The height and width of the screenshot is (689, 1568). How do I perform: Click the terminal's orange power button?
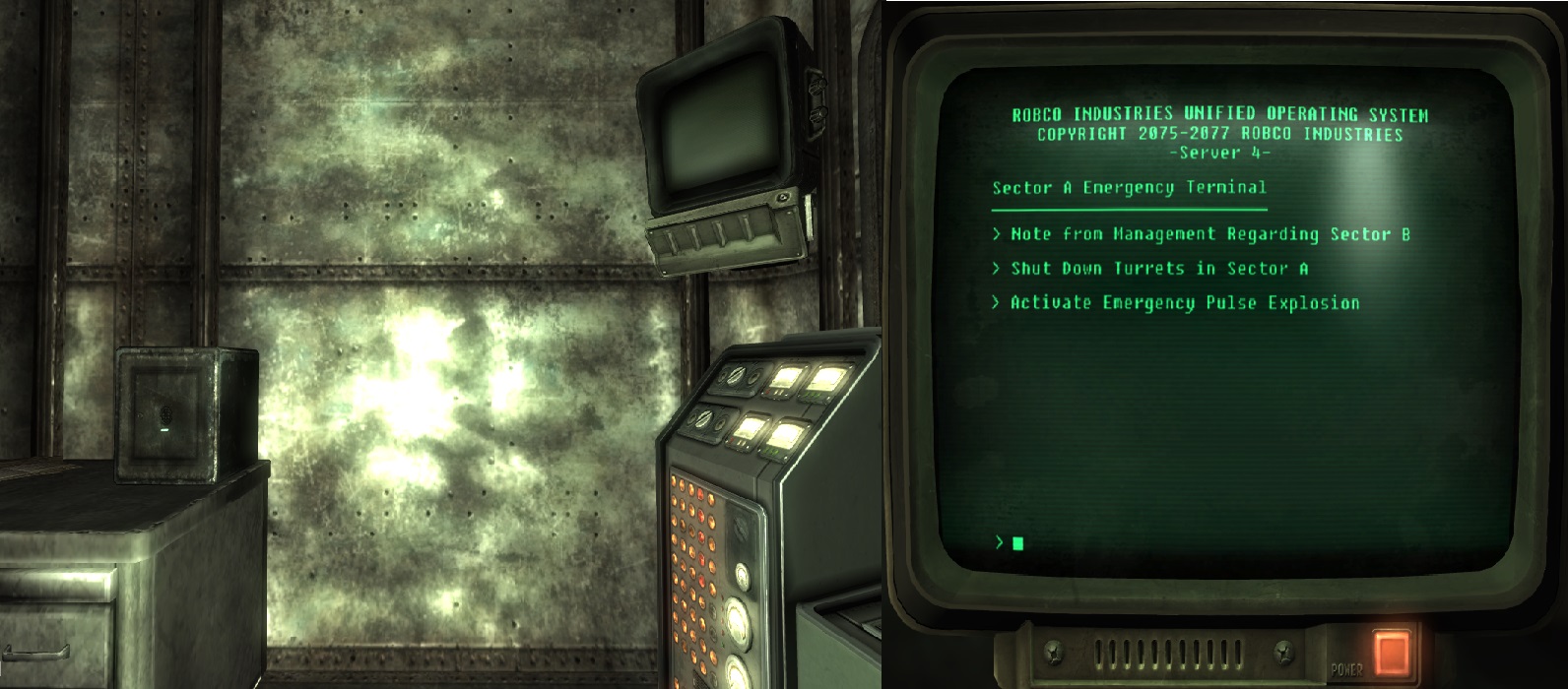pyautogui.click(x=1391, y=651)
